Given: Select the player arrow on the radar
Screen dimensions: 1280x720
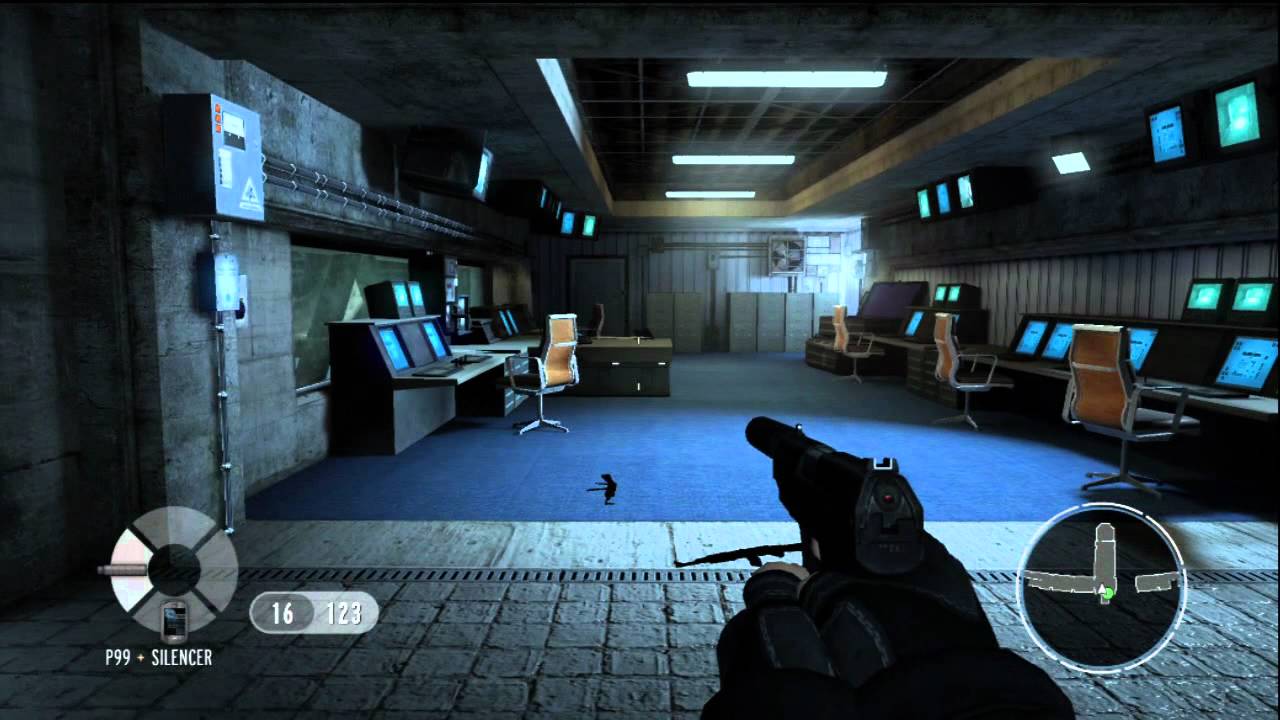Looking at the screenshot, I should tap(1100, 589).
